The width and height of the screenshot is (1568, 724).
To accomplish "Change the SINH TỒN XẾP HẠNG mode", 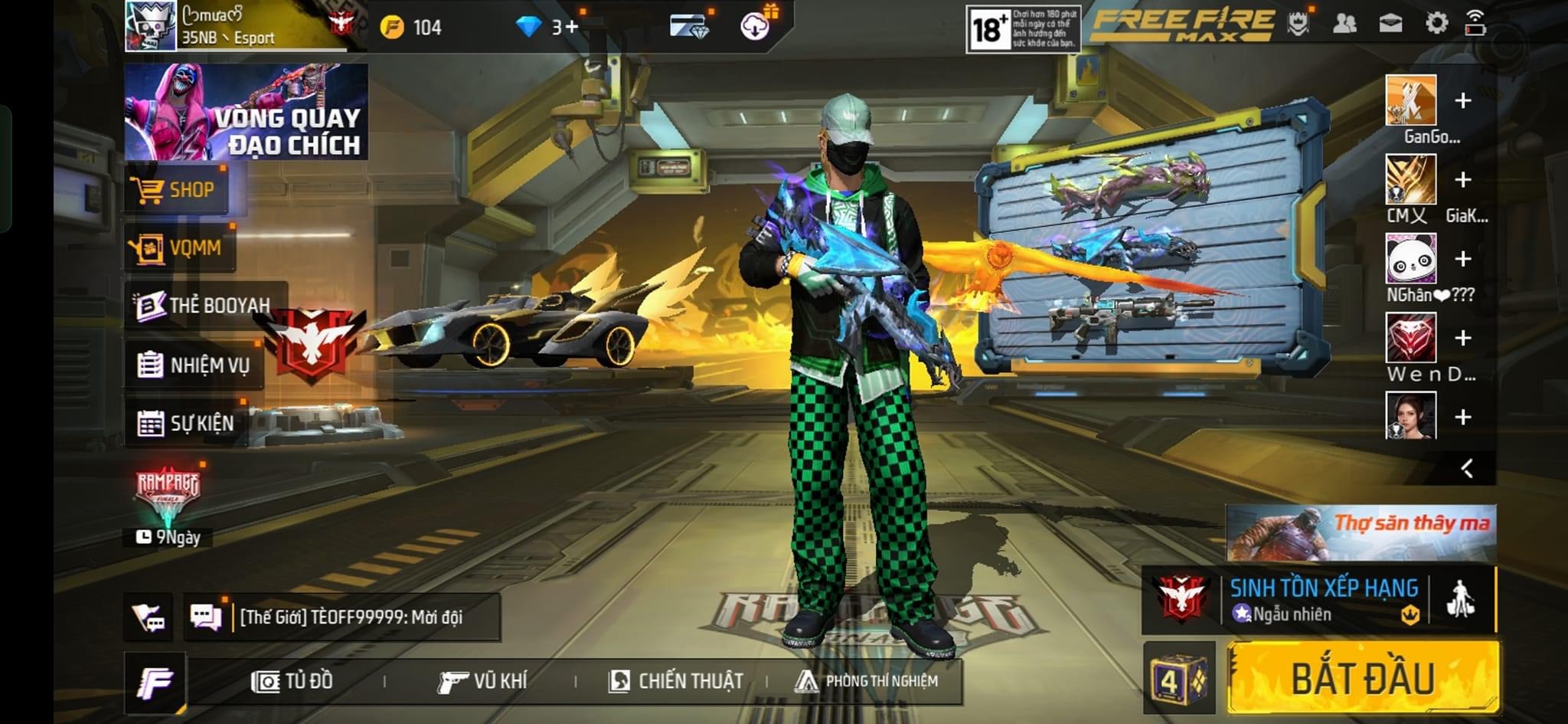I will 1321,600.
